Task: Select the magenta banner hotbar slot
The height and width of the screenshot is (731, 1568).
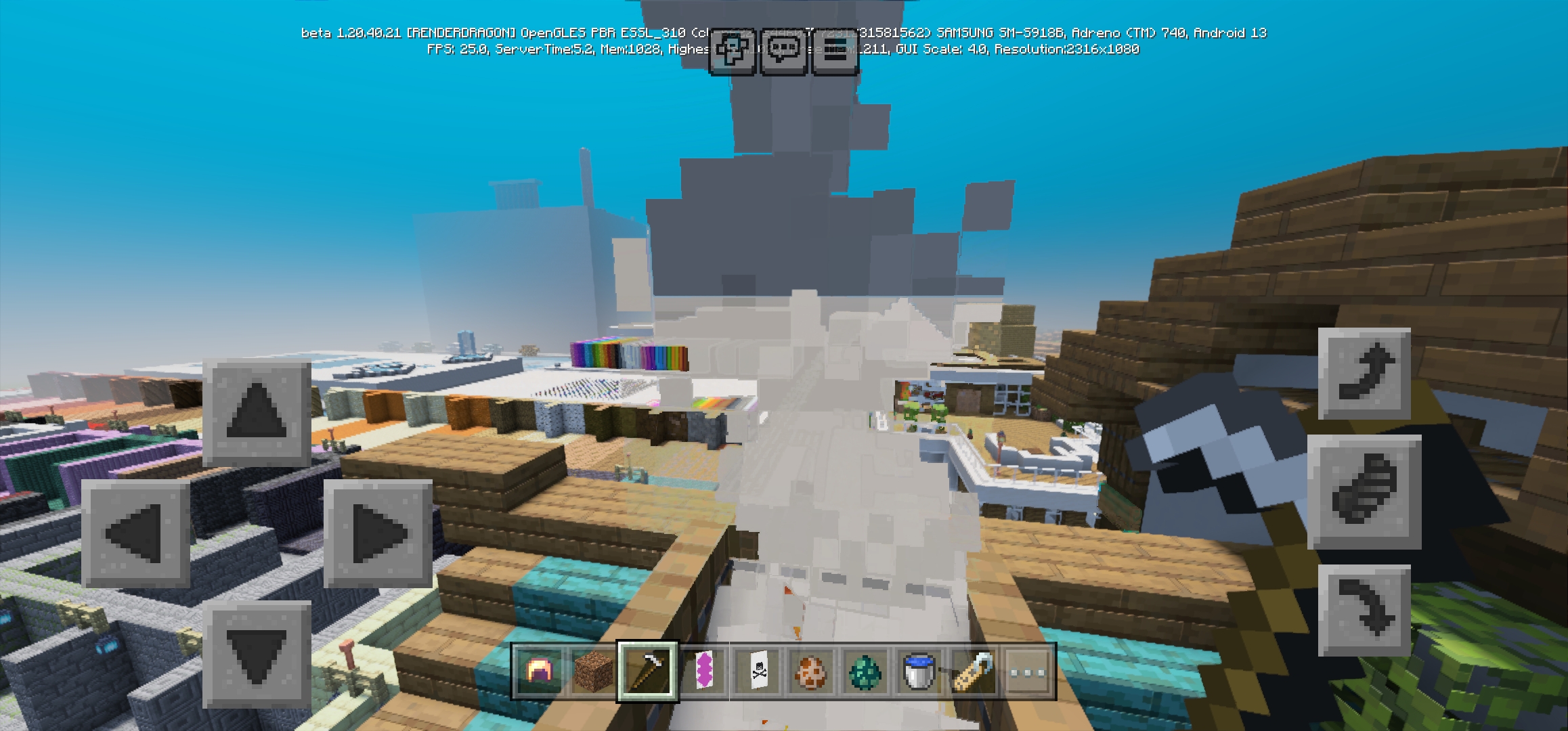Action: 702,671
